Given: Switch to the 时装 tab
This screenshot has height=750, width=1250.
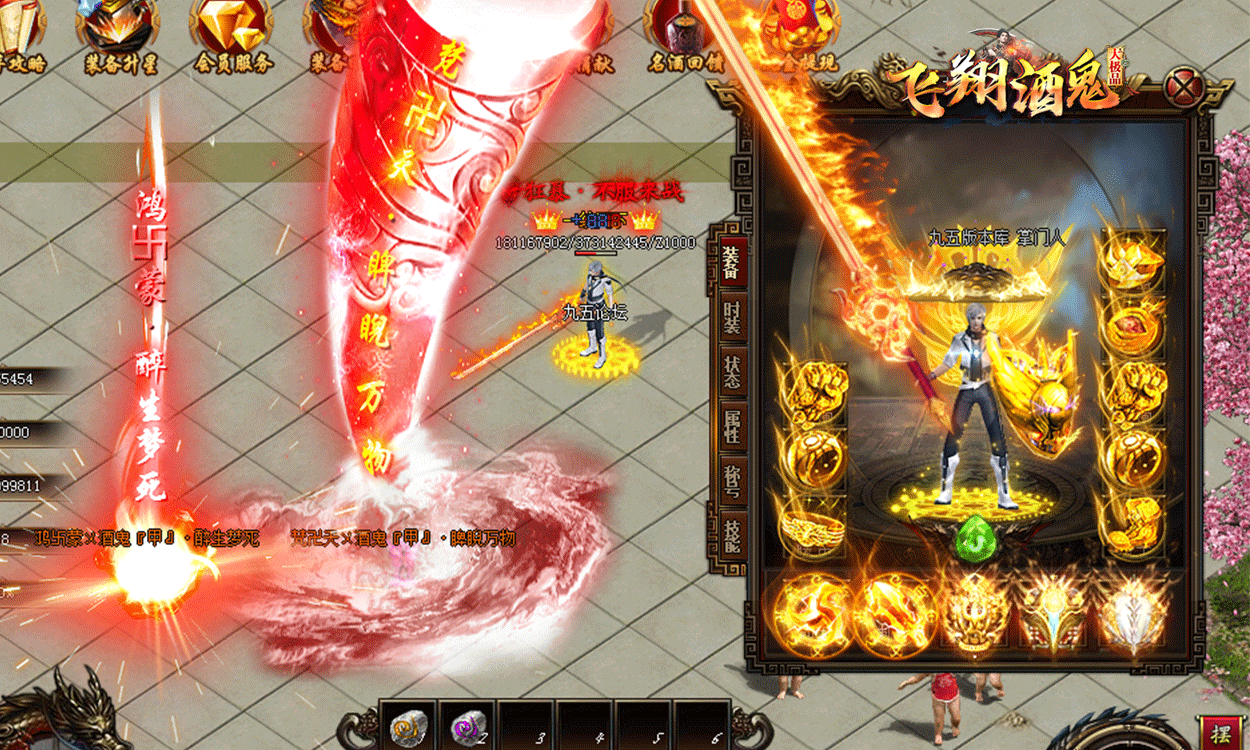Looking at the screenshot, I should click(732, 318).
